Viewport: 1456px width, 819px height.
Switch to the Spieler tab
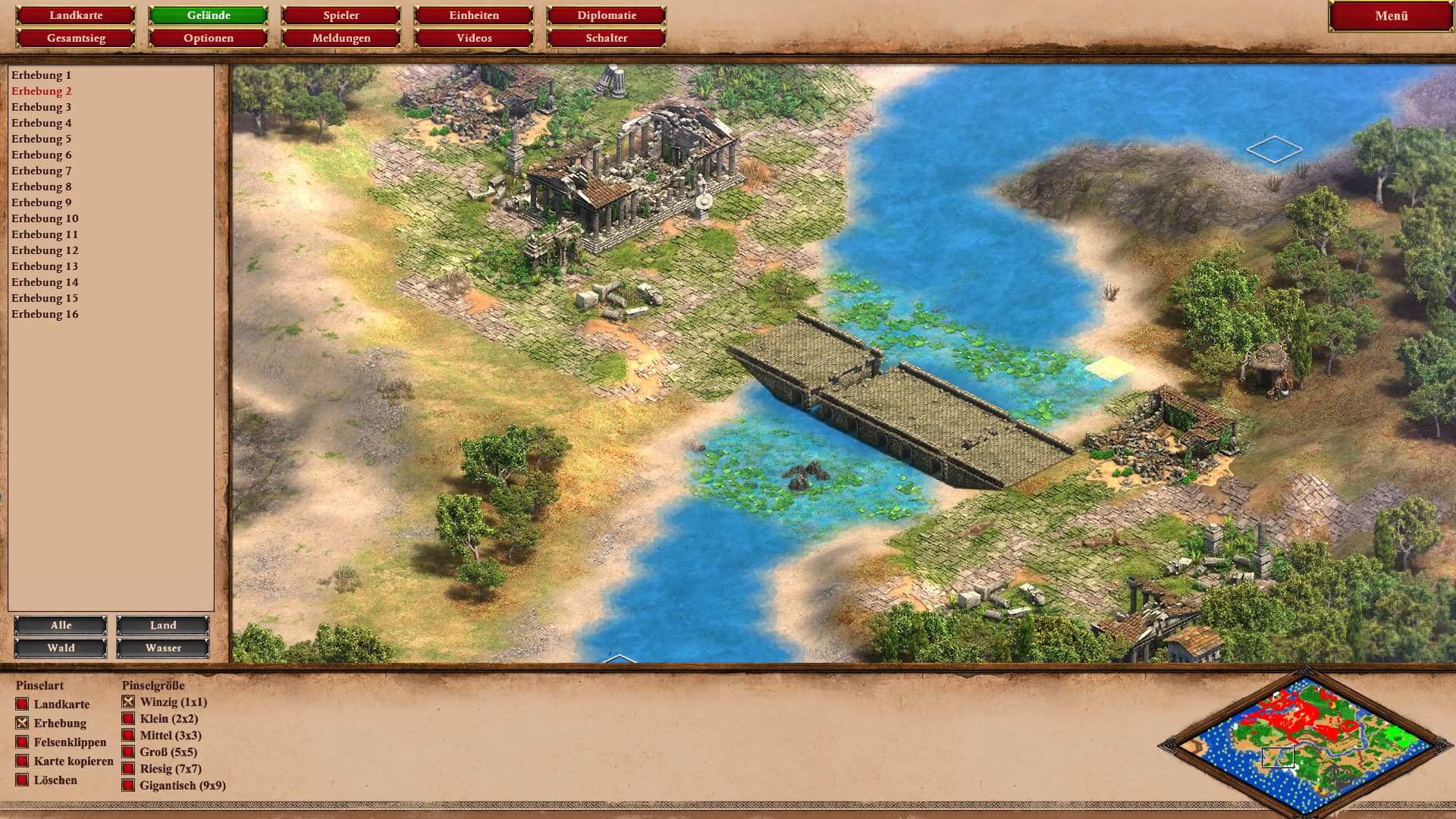(x=340, y=15)
